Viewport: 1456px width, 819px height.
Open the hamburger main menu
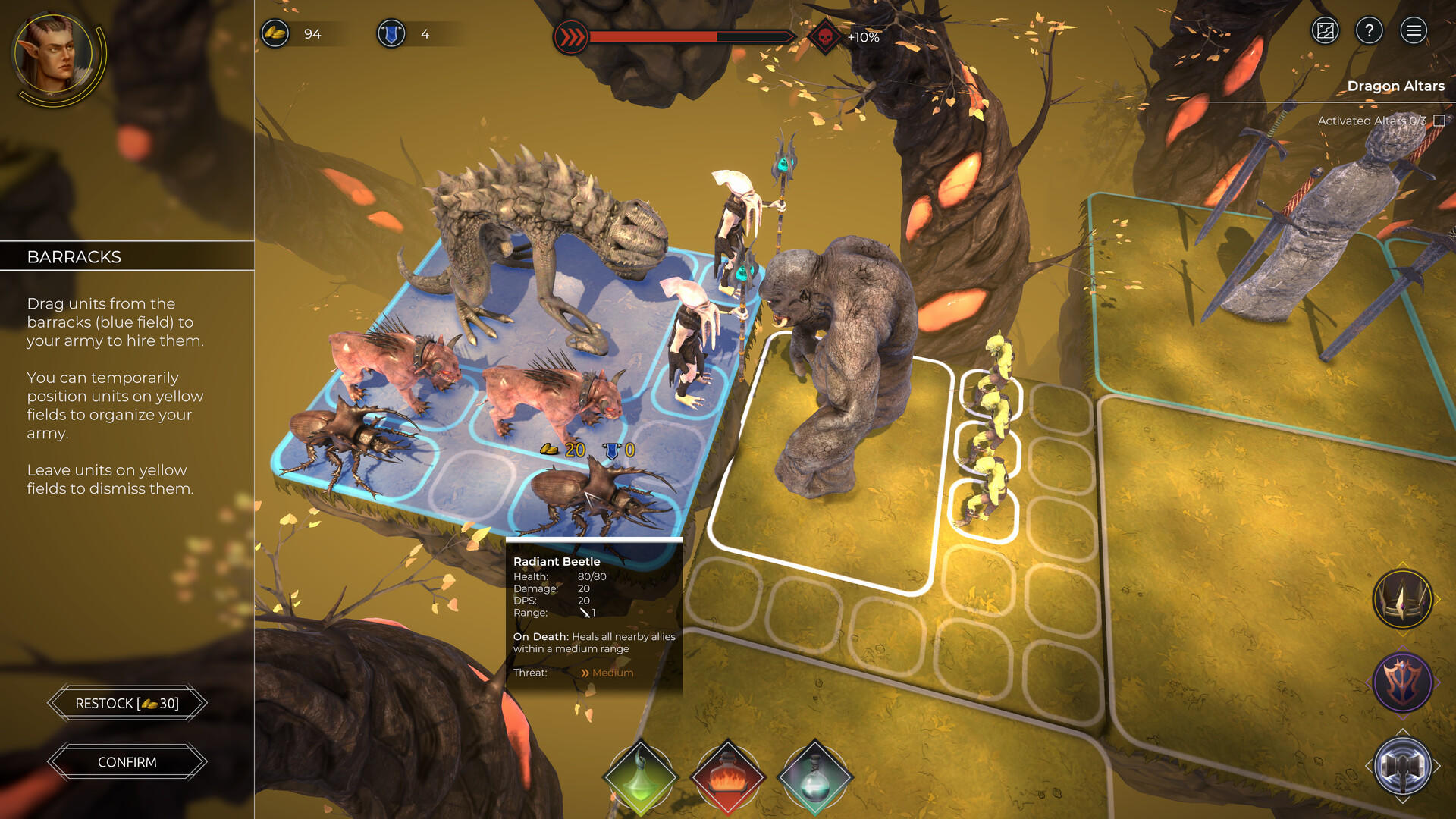[1413, 31]
